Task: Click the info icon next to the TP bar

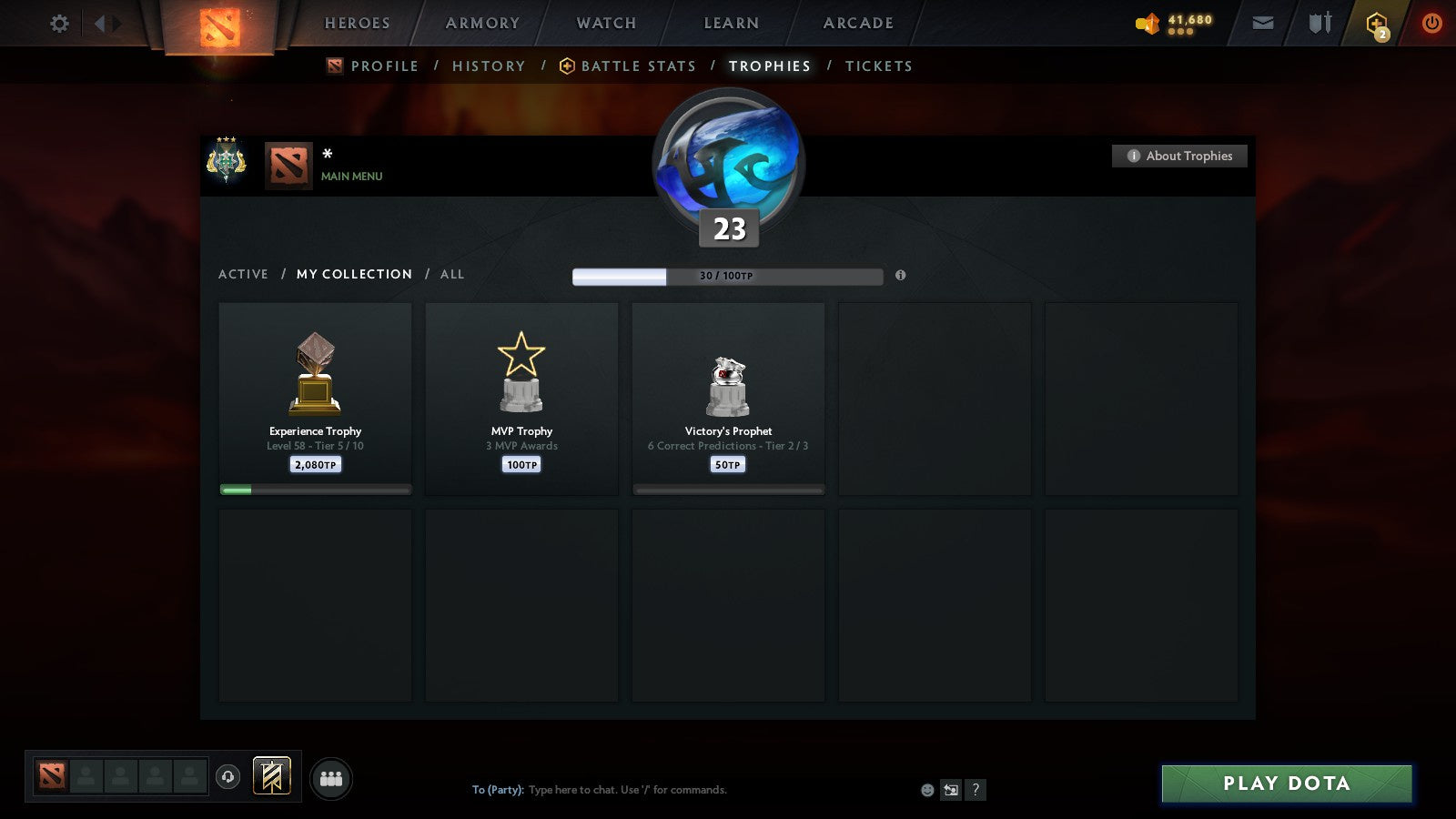Action: click(x=901, y=277)
